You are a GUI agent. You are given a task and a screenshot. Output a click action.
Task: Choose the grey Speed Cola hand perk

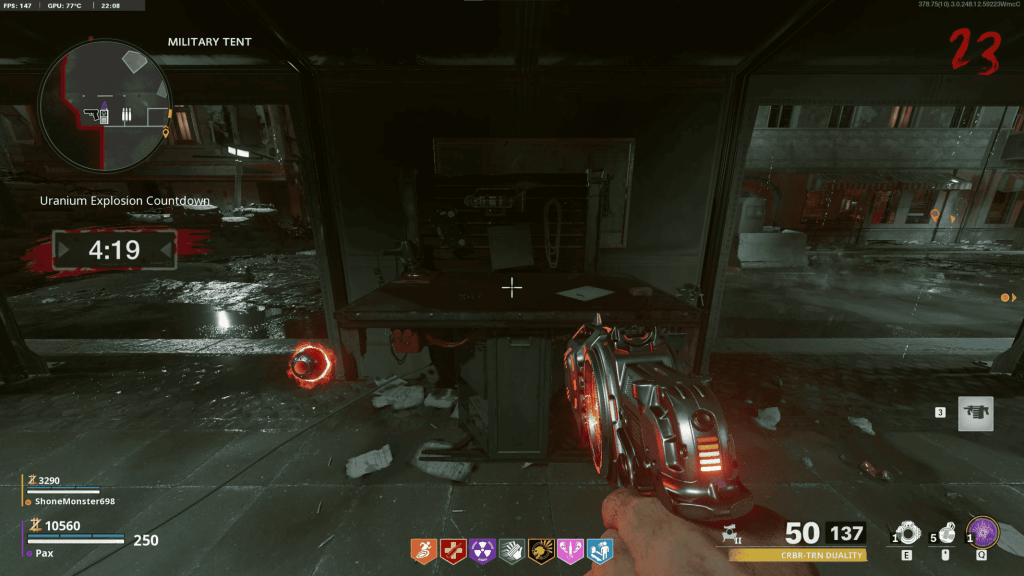512,549
